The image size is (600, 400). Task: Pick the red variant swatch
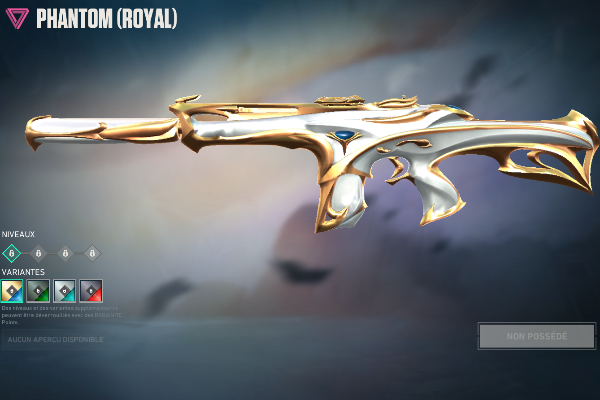(91, 291)
